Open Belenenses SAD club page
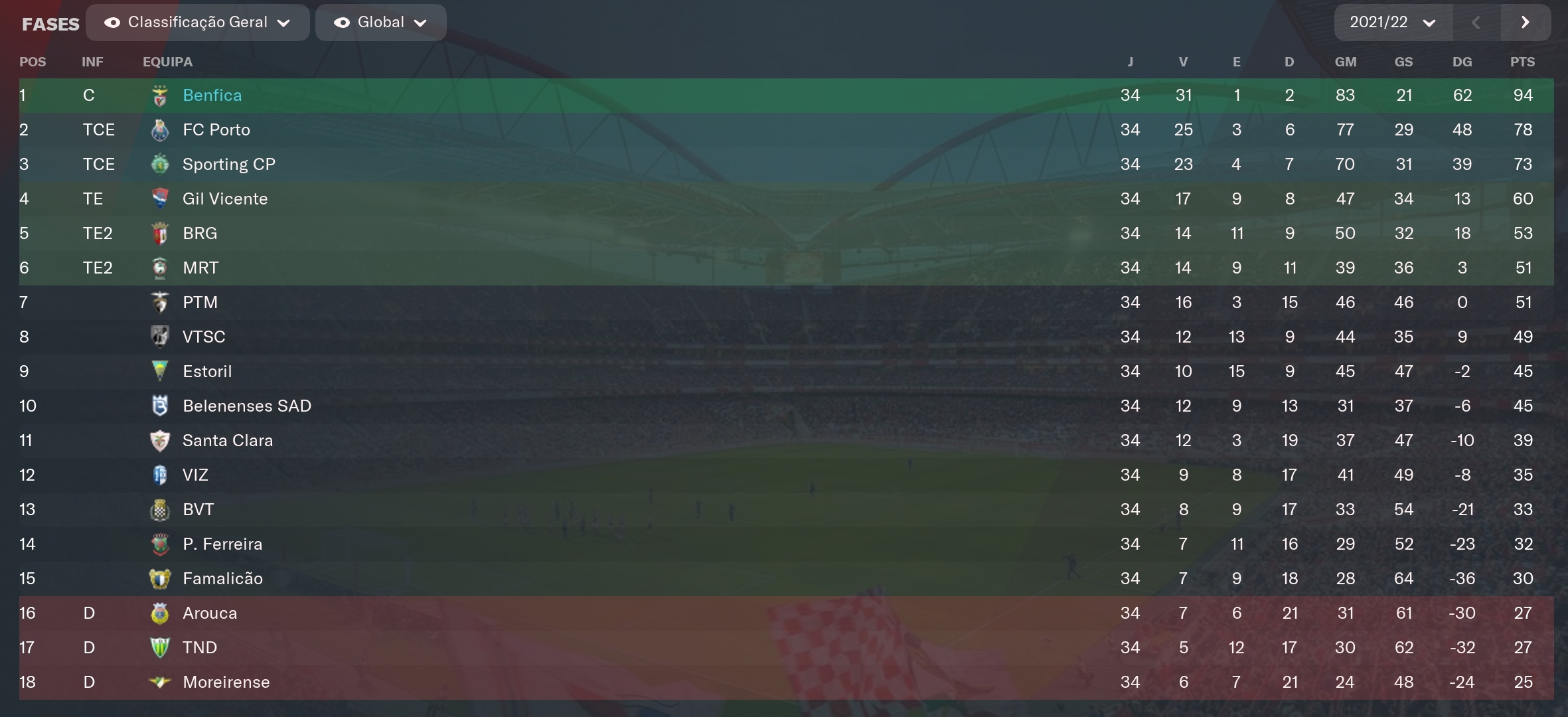The image size is (1568, 717). click(x=246, y=406)
